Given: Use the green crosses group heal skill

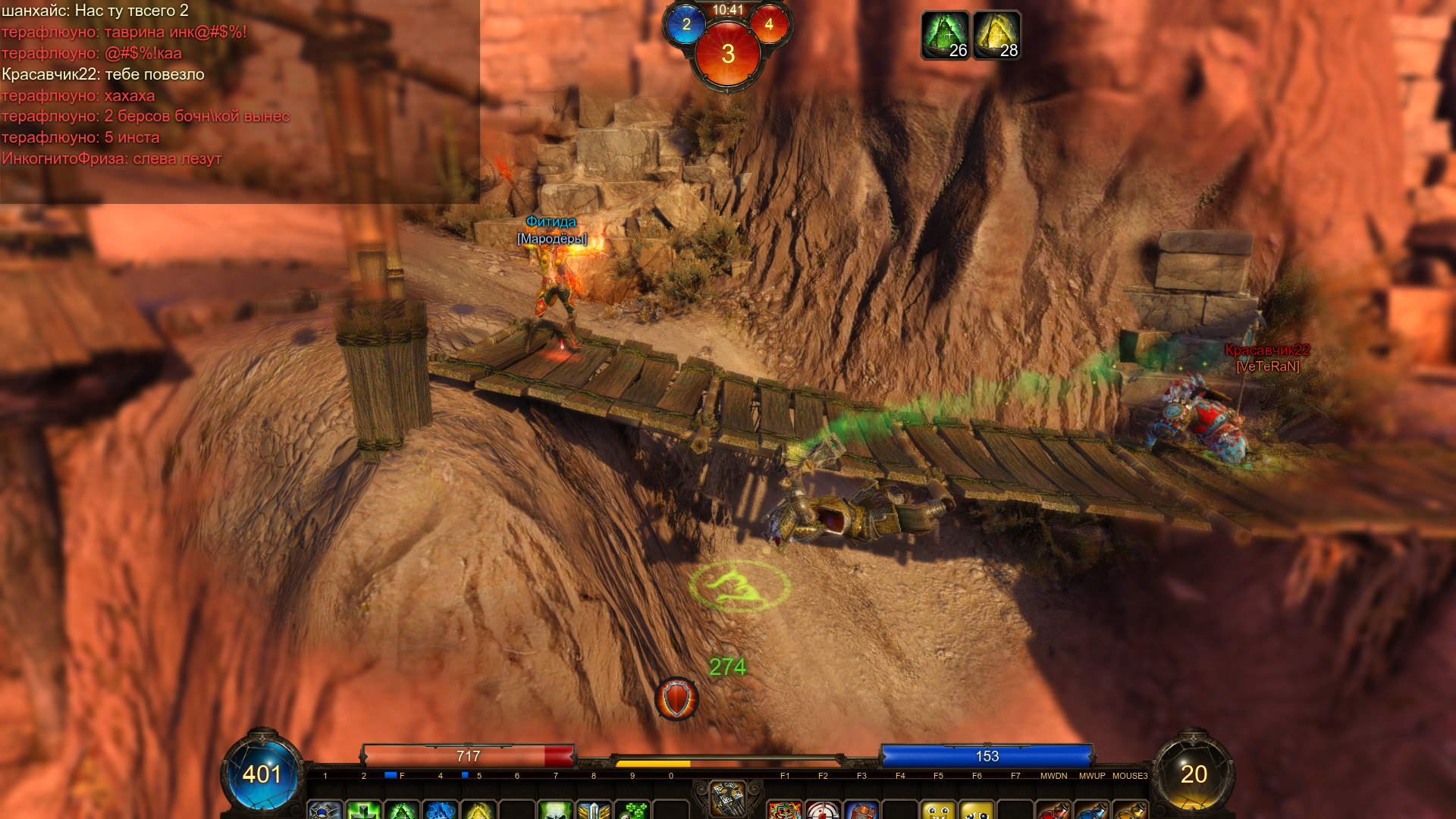Looking at the screenshot, I should click(x=632, y=810).
